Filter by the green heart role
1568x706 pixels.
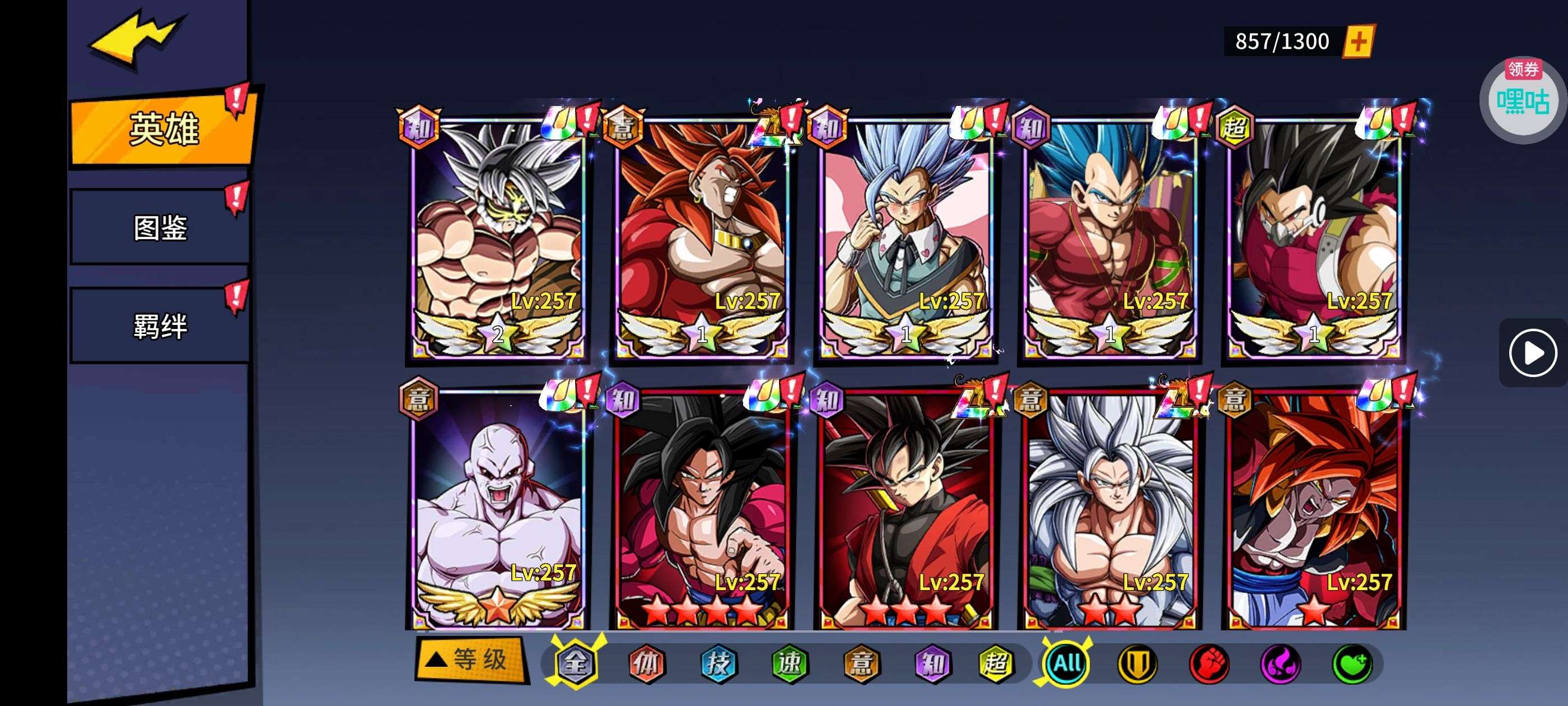point(1352,663)
